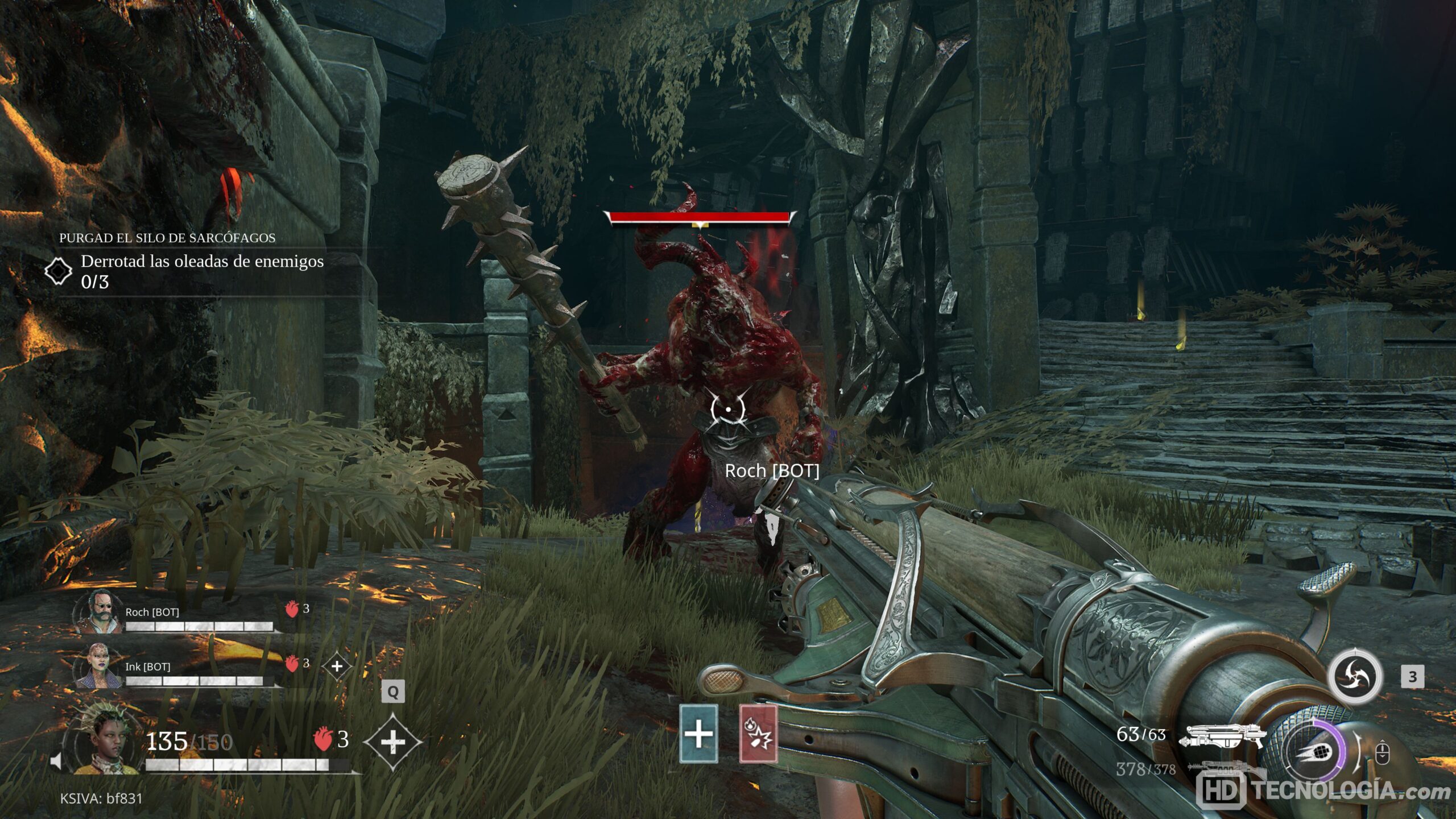Use the large diamond healing plus icon
The height and width of the screenshot is (819, 1456).
[x=392, y=742]
